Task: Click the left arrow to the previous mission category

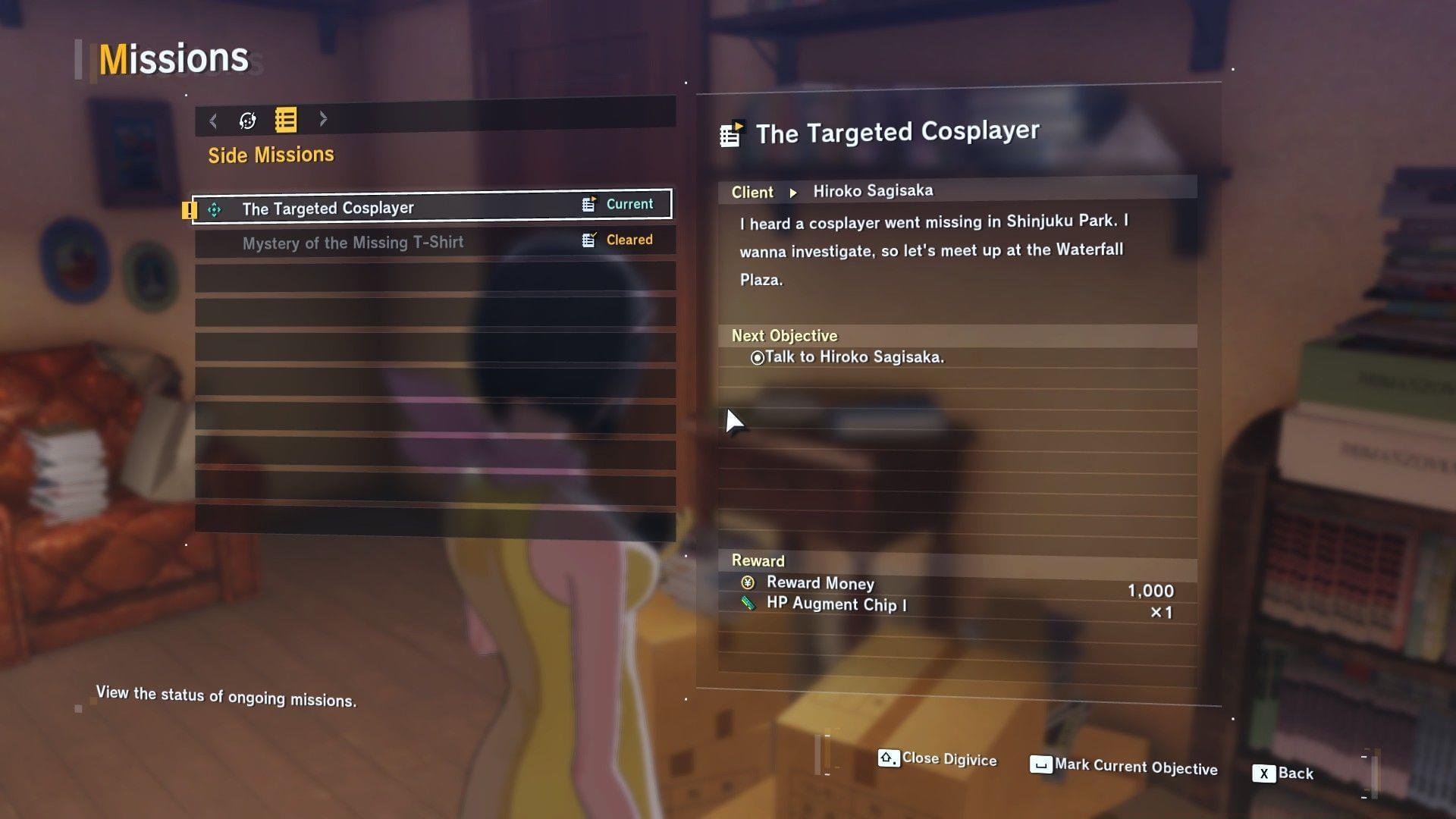Action: coord(212,120)
